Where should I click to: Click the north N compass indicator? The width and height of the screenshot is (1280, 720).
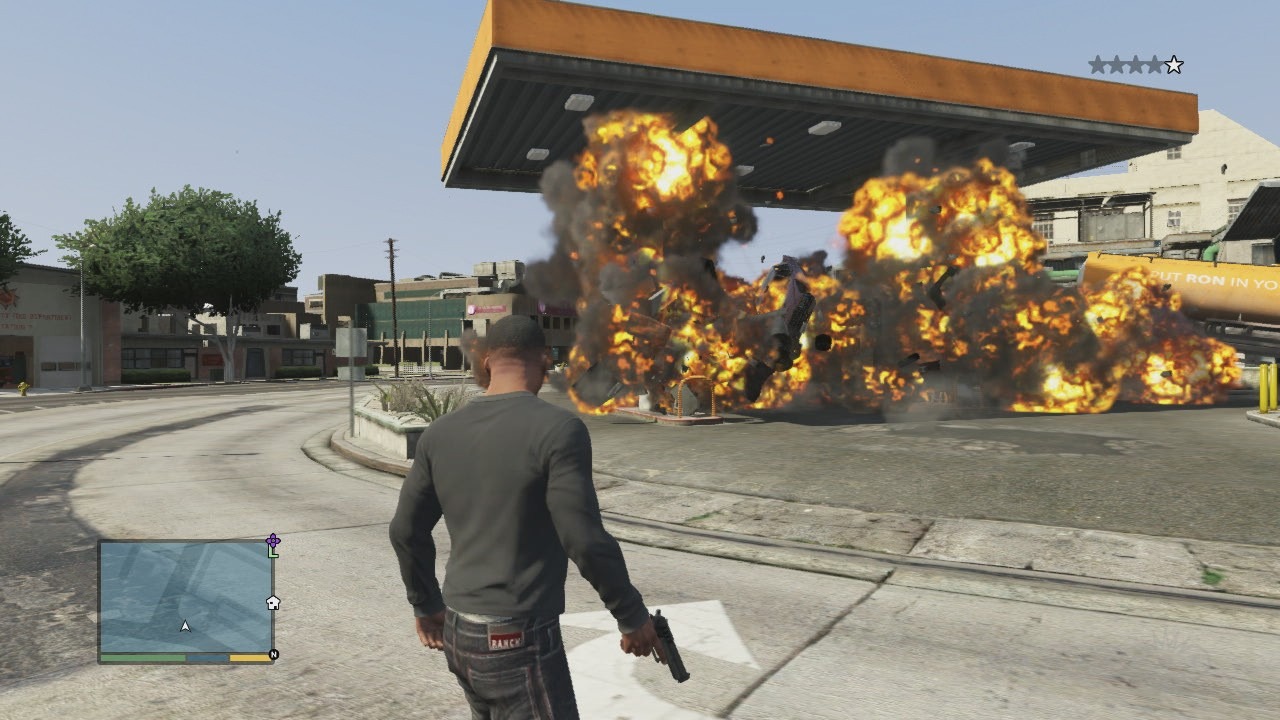273,655
